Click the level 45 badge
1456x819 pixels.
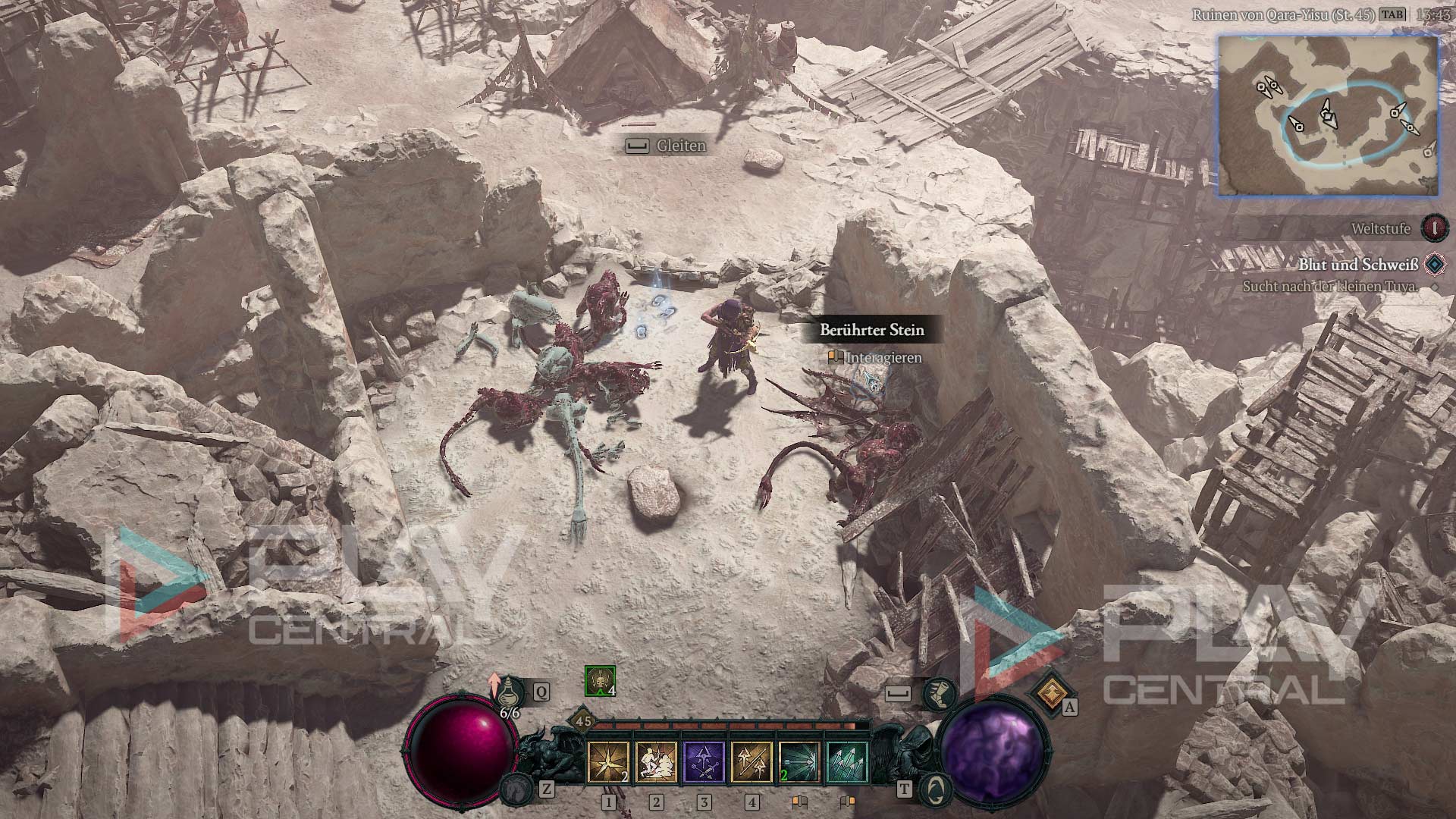[x=583, y=721]
